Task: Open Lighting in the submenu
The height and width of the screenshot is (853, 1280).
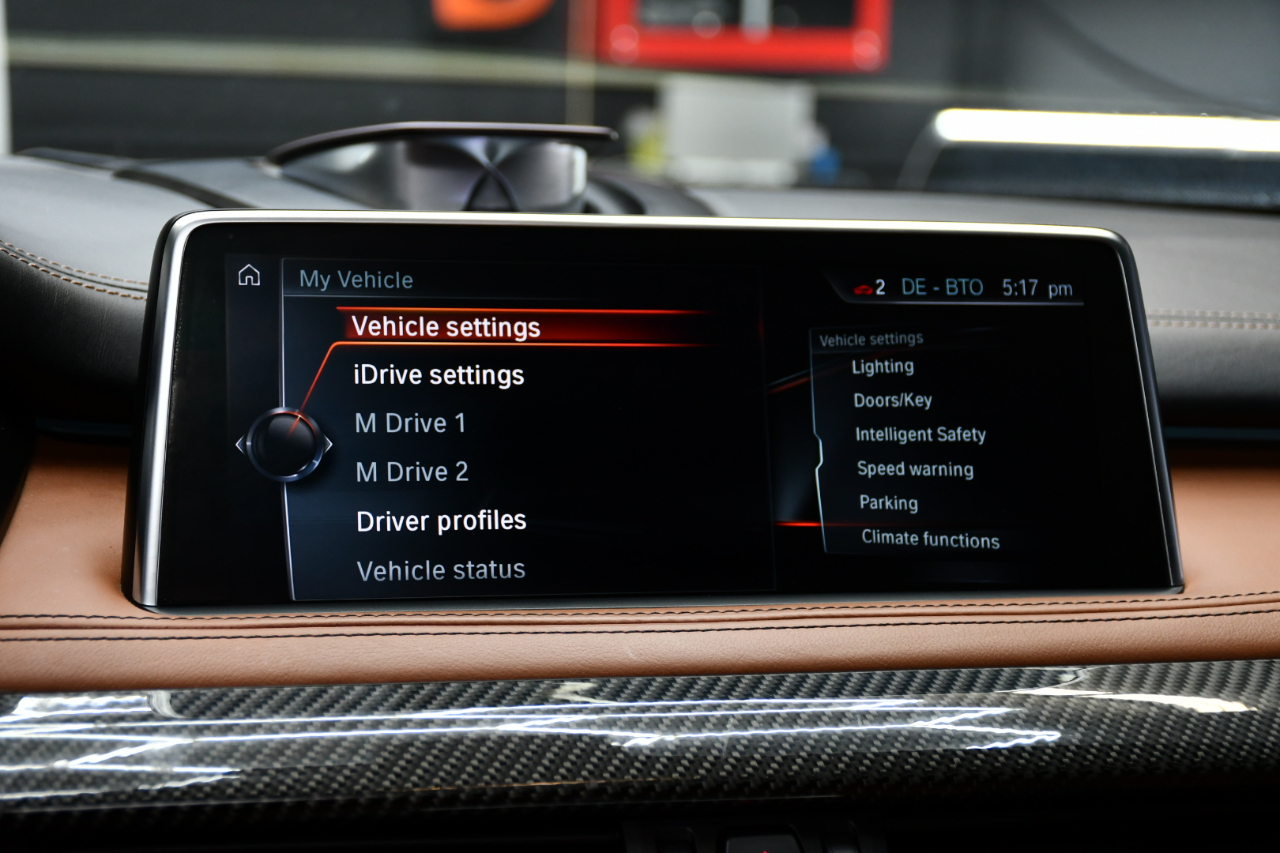Action: click(x=882, y=367)
